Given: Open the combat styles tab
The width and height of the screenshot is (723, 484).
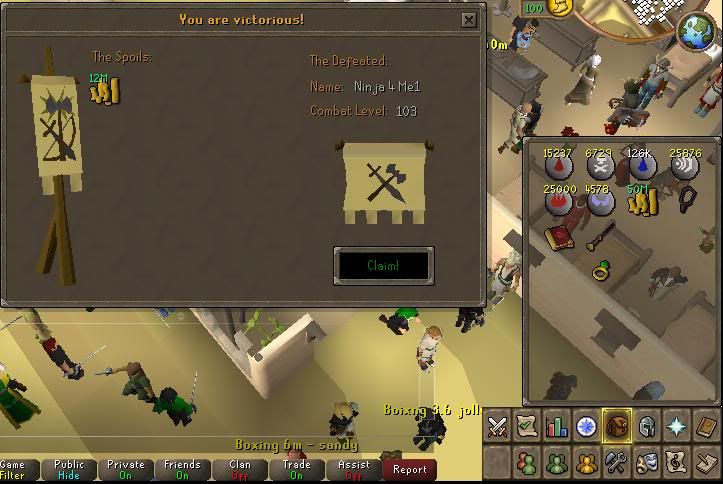Looking at the screenshot, I should click(x=498, y=427).
